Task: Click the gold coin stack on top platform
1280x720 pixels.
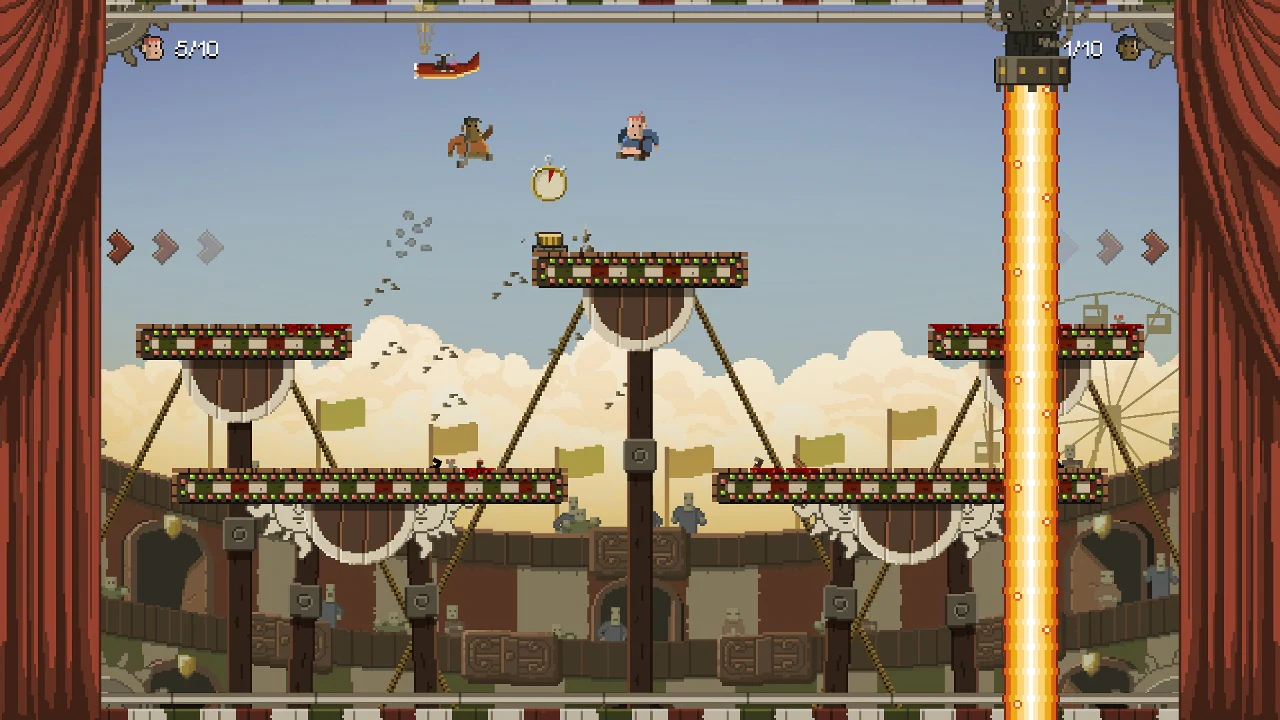Action: [551, 238]
